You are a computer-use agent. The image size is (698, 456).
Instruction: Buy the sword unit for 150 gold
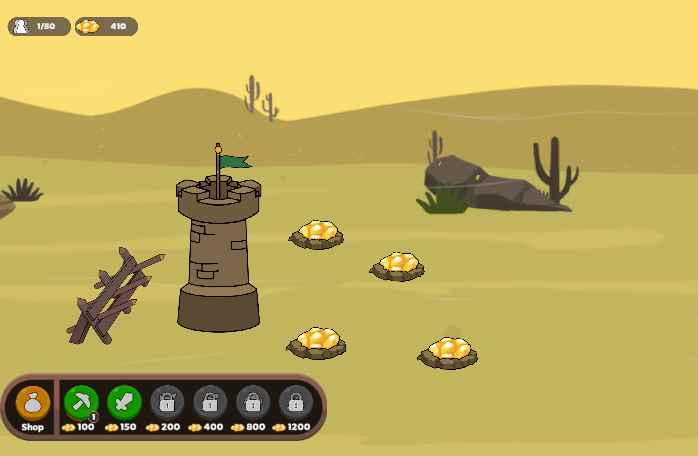tap(124, 402)
